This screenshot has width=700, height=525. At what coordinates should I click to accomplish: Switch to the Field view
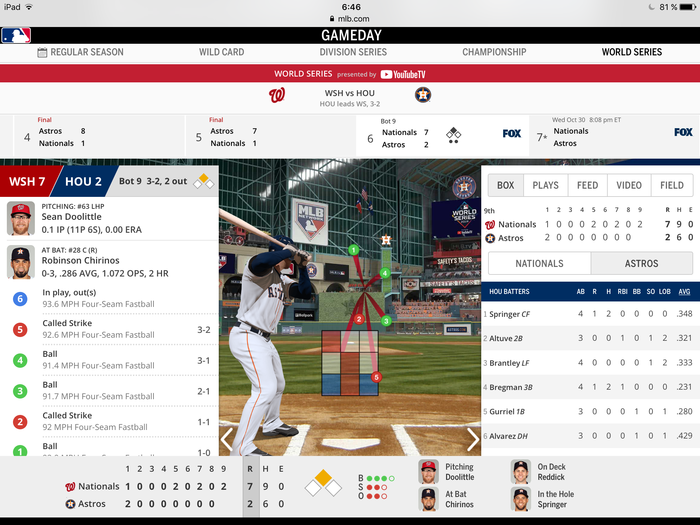tap(672, 185)
